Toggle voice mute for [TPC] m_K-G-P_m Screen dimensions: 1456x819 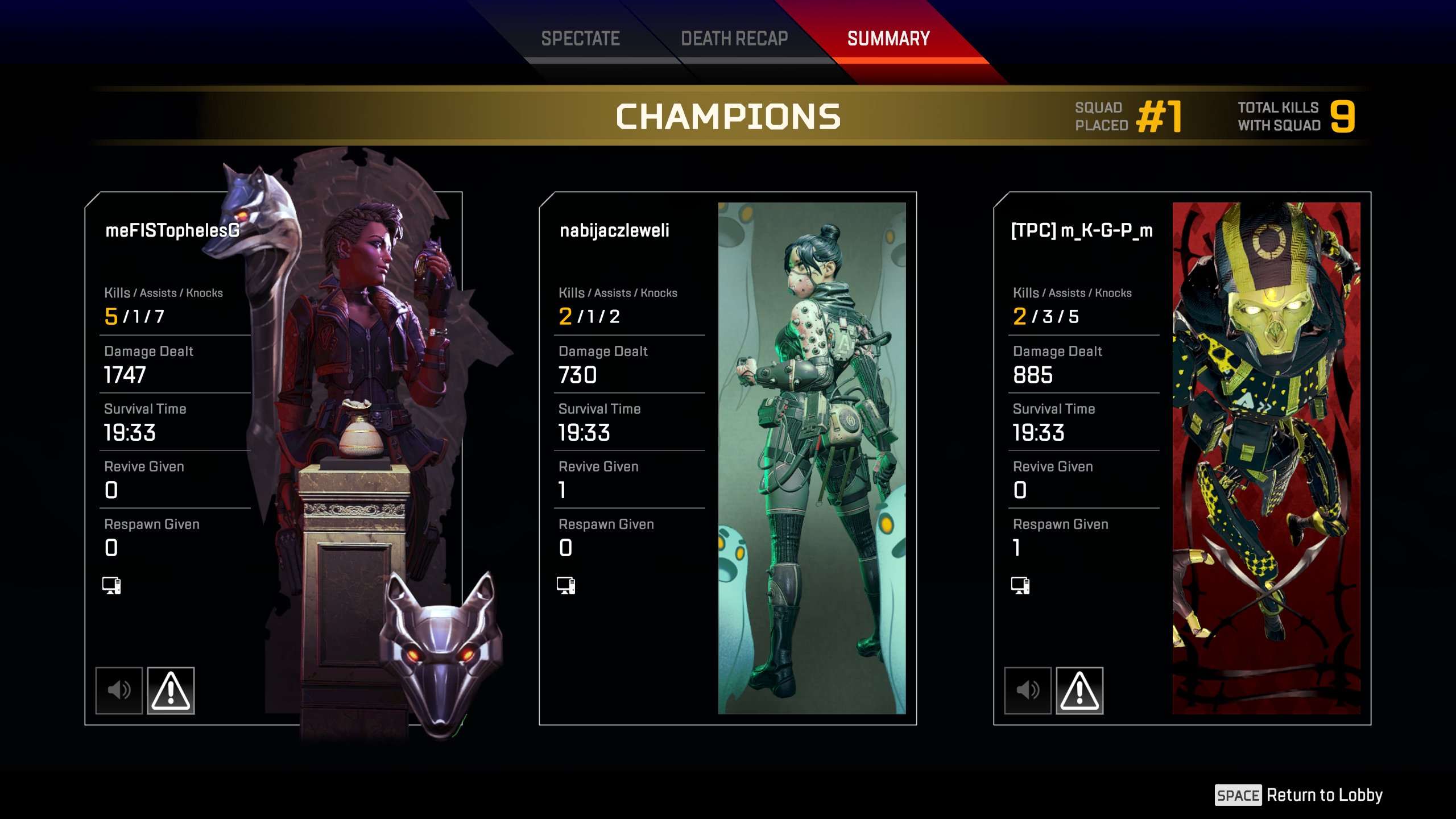pyautogui.click(x=1028, y=690)
